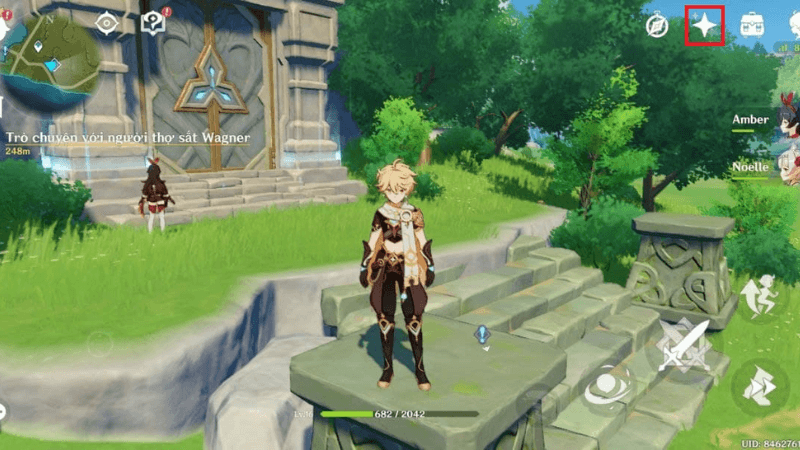800x450 pixels.
Task: Attack with the sword button
Action: tap(683, 344)
